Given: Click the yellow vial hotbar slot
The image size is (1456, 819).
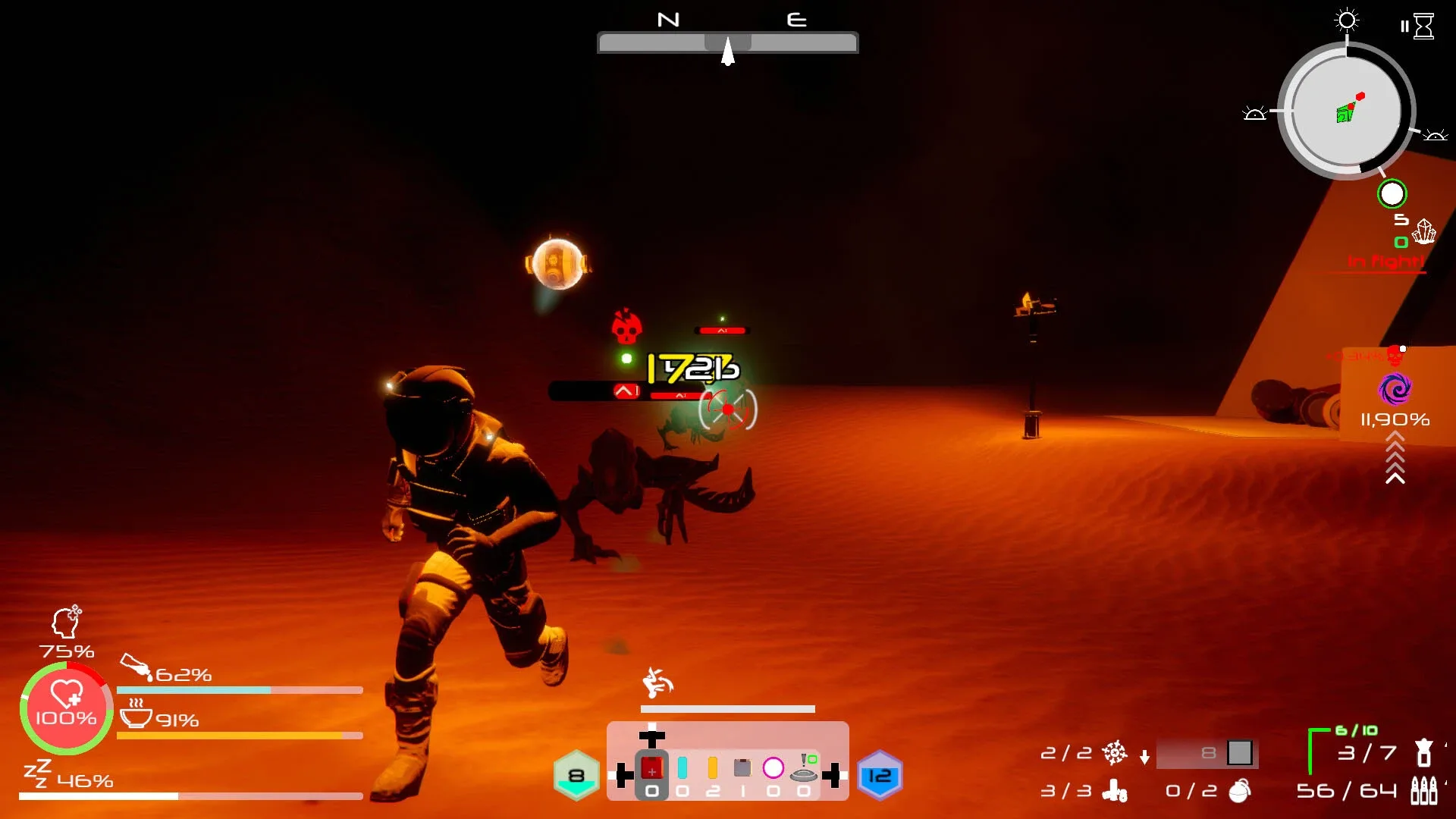Looking at the screenshot, I should [x=712, y=767].
